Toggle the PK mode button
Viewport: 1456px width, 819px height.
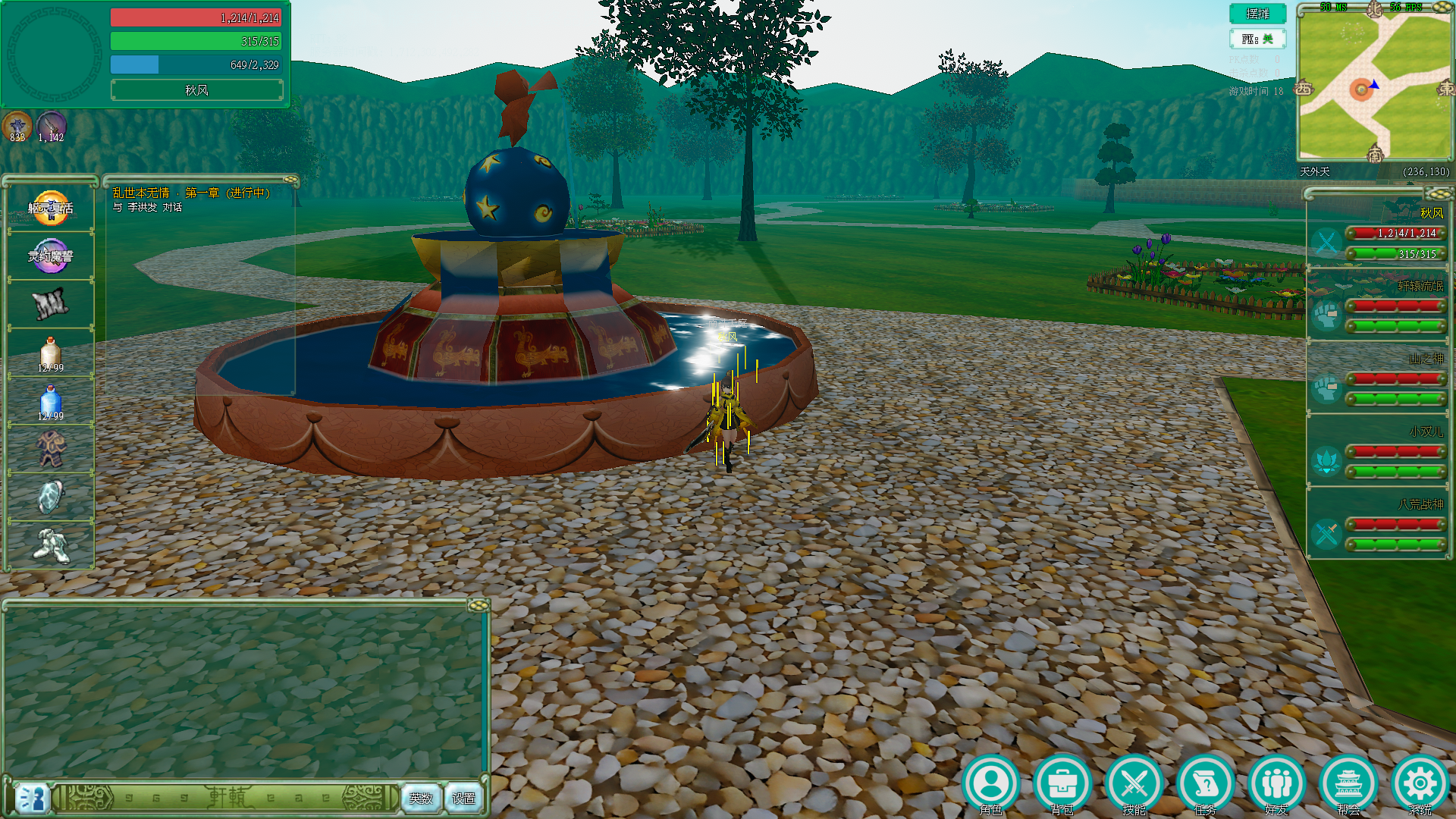click(1257, 39)
